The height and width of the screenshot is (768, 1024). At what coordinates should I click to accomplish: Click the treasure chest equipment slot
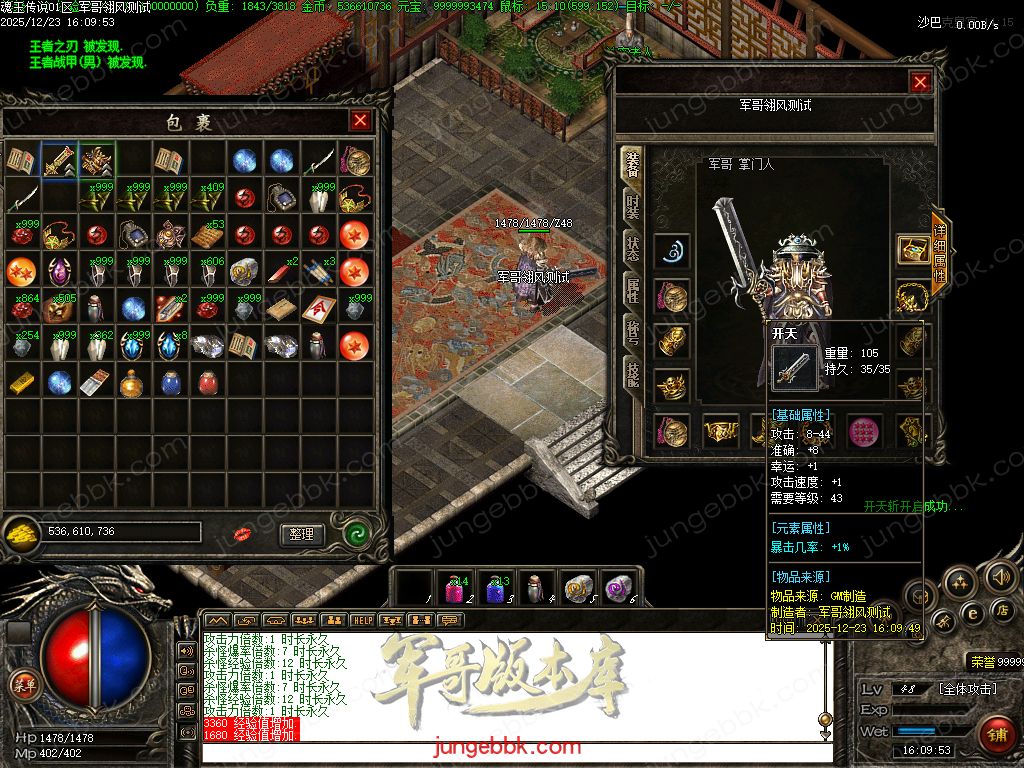coord(911,250)
